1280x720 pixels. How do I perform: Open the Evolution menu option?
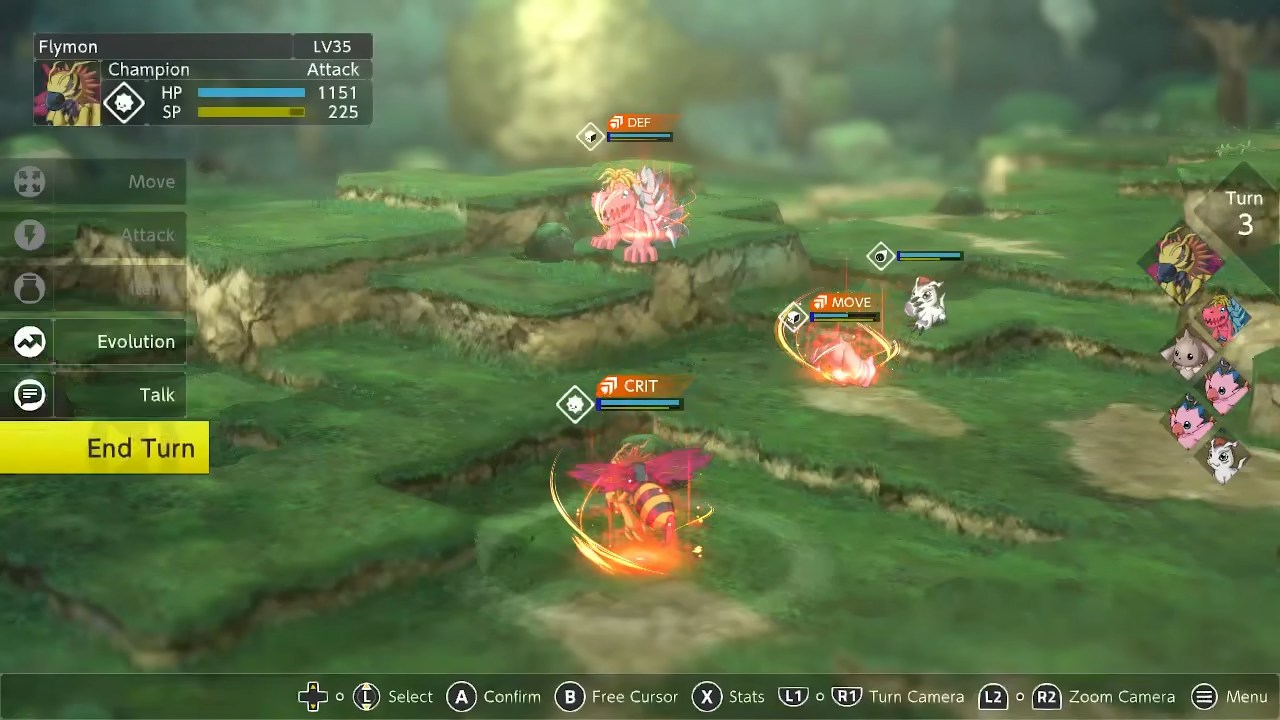[x=95, y=342]
